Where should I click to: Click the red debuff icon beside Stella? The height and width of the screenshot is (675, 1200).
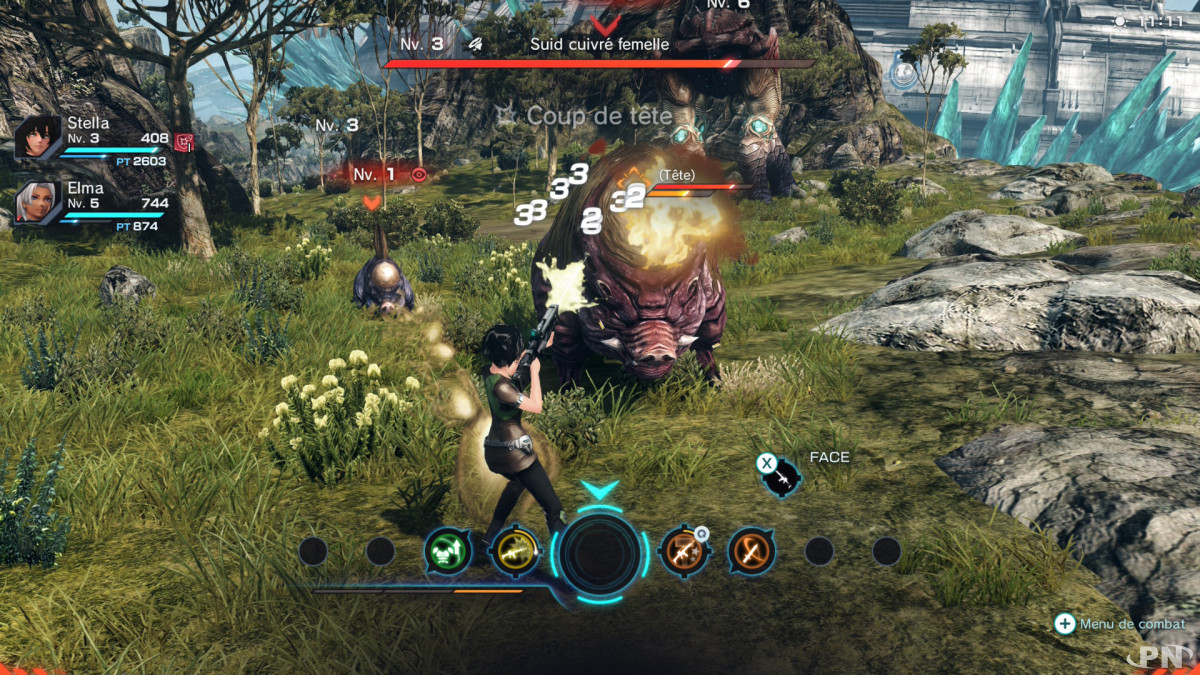click(x=183, y=141)
